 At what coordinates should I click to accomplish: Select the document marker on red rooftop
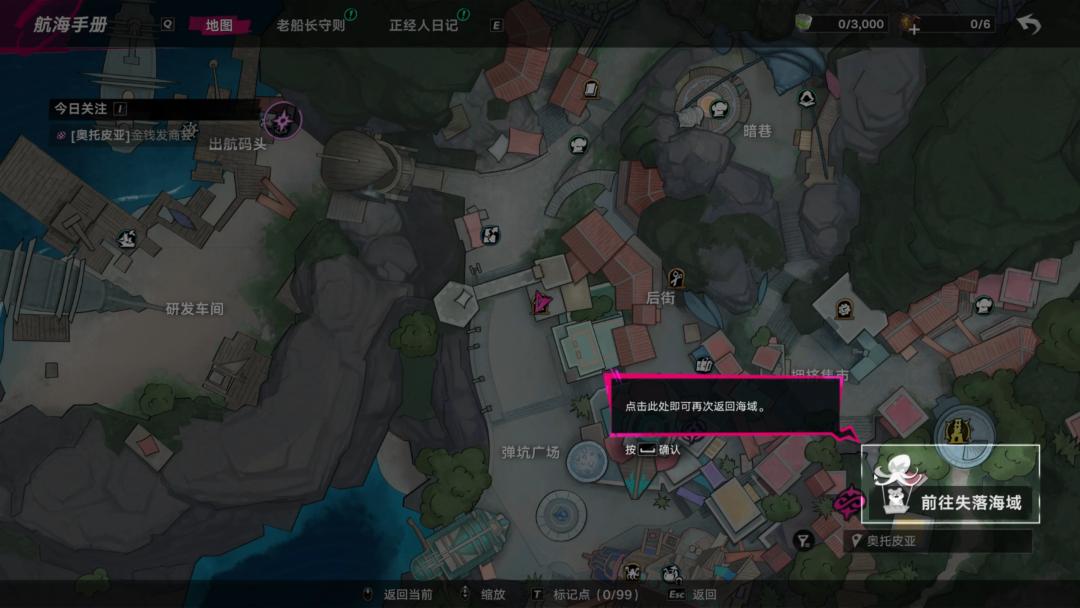(590, 89)
